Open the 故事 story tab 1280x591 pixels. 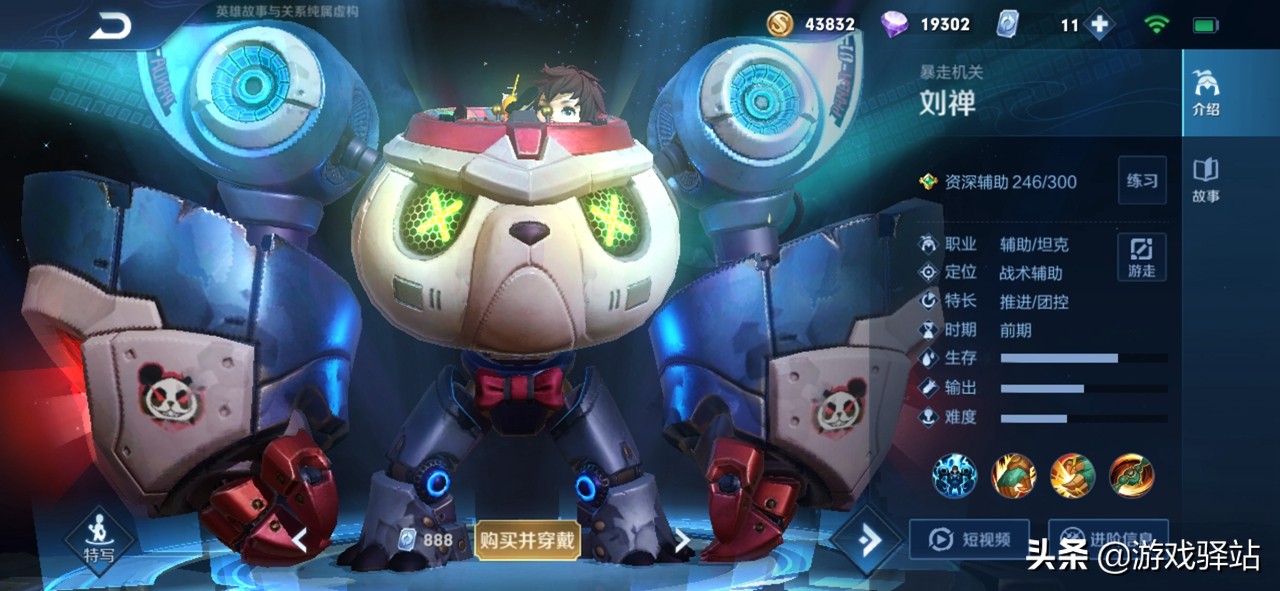[x=1205, y=180]
